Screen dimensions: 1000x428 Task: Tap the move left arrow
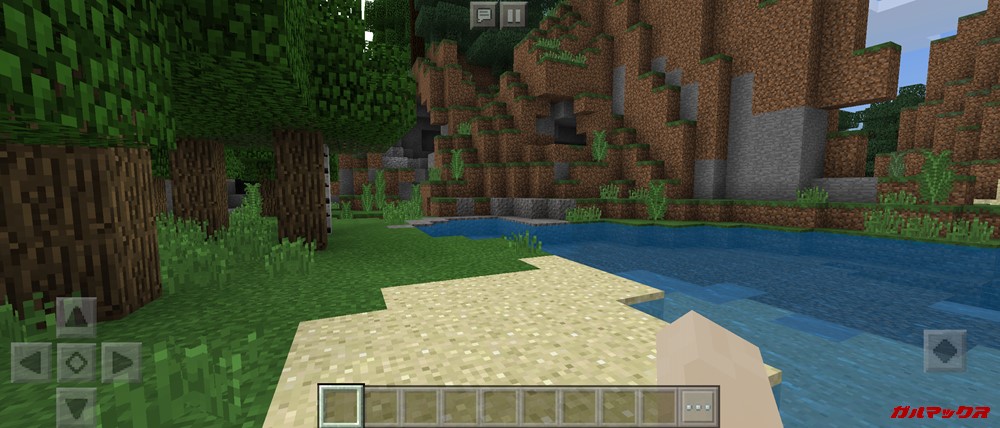click(31, 362)
